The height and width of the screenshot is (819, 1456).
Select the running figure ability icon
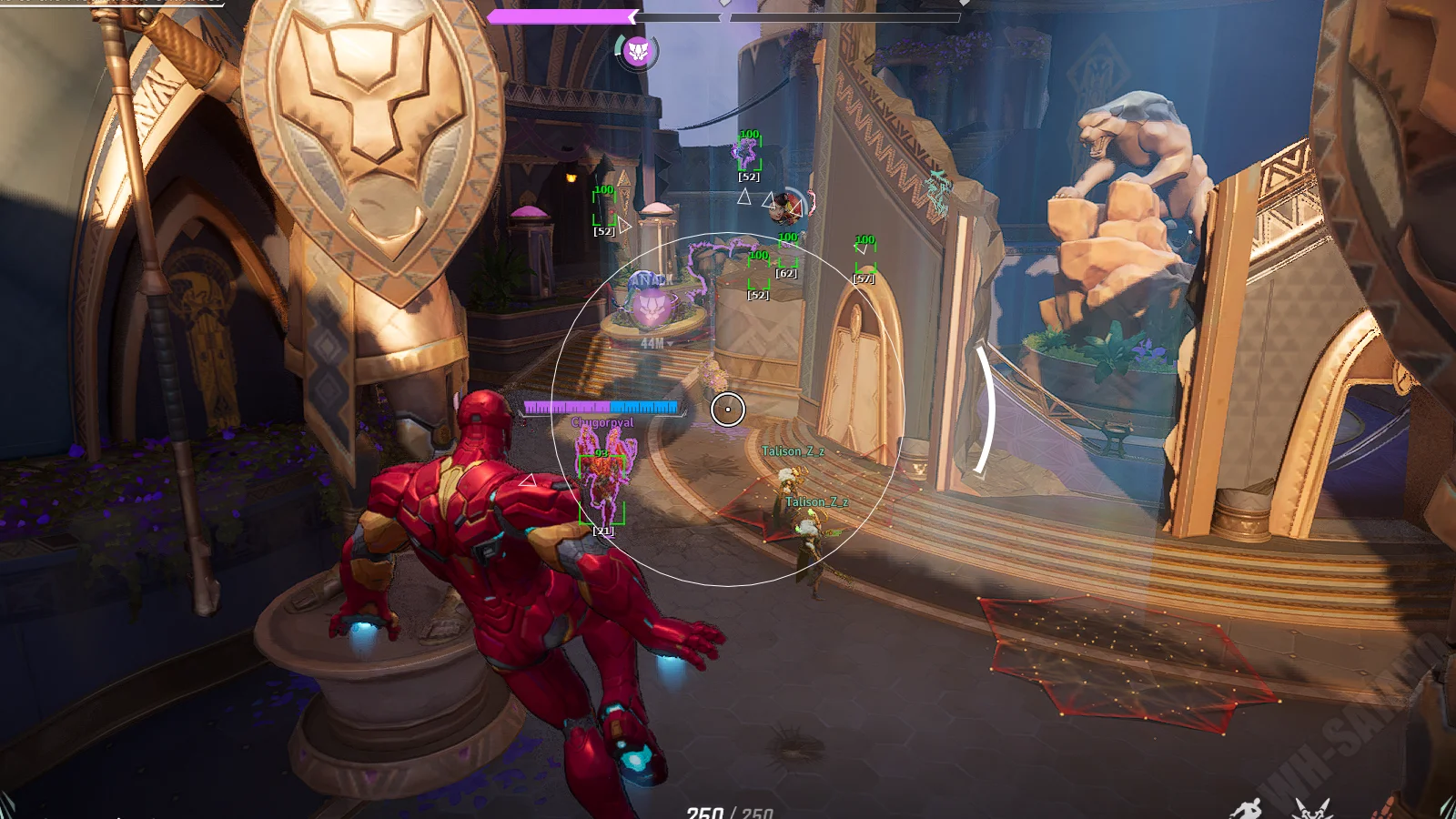pos(1246,809)
